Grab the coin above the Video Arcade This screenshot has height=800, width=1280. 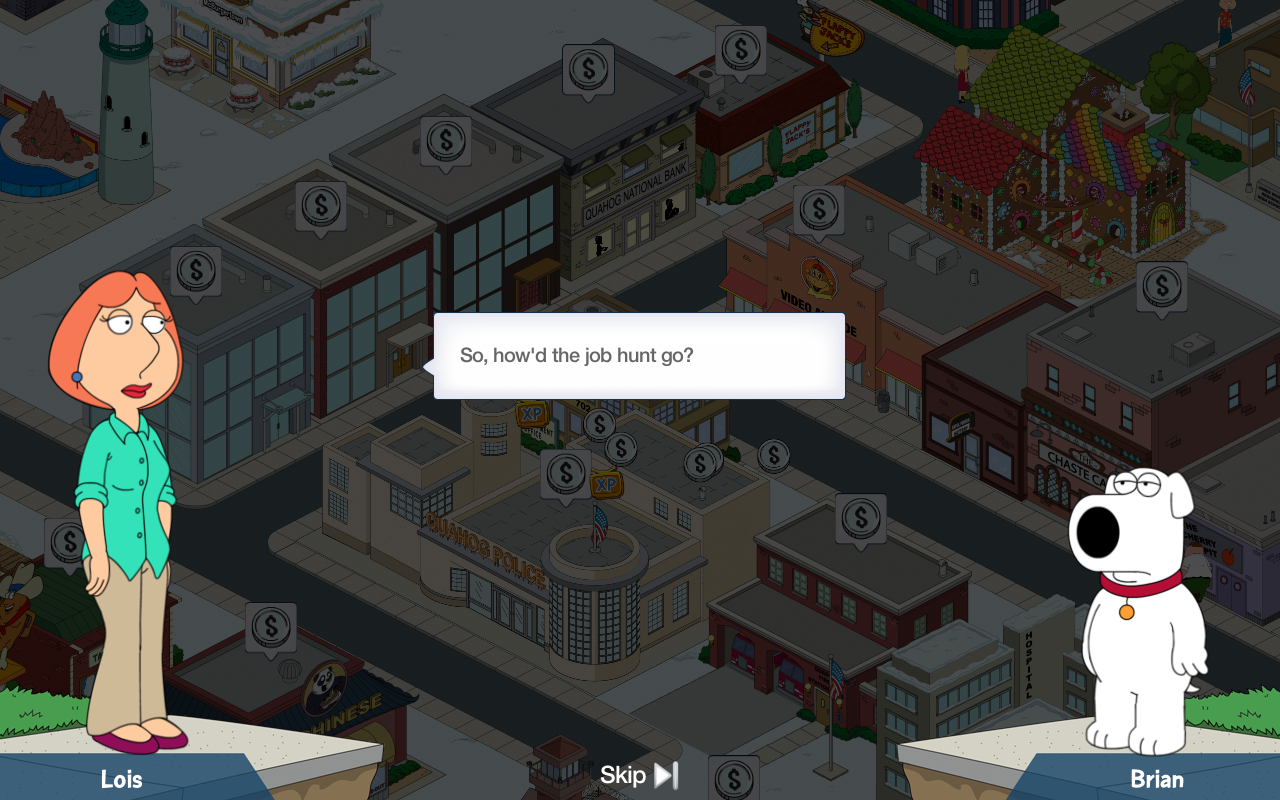(x=818, y=209)
